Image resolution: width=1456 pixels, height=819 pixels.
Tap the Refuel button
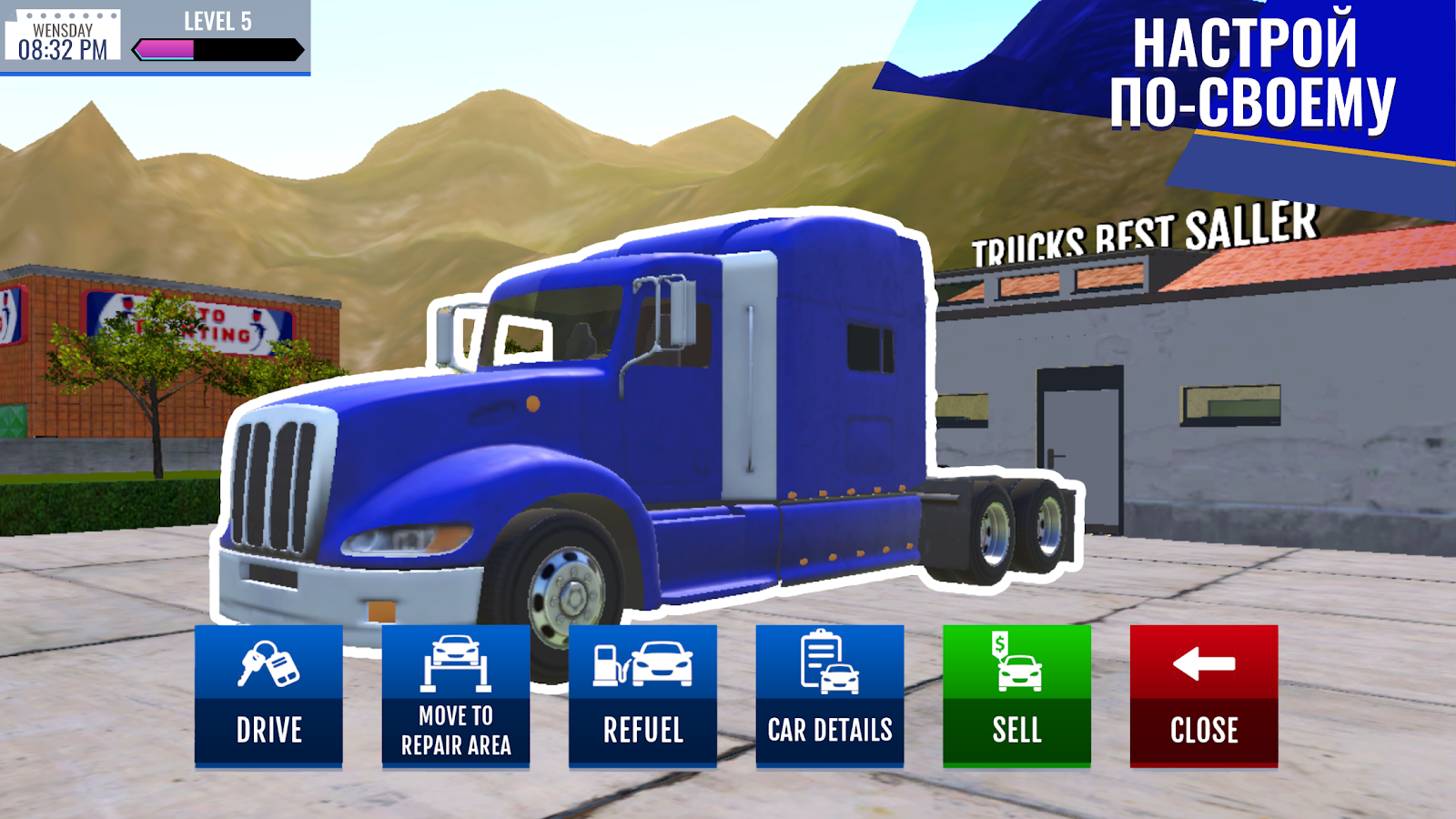pyautogui.click(x=642, y=696)
